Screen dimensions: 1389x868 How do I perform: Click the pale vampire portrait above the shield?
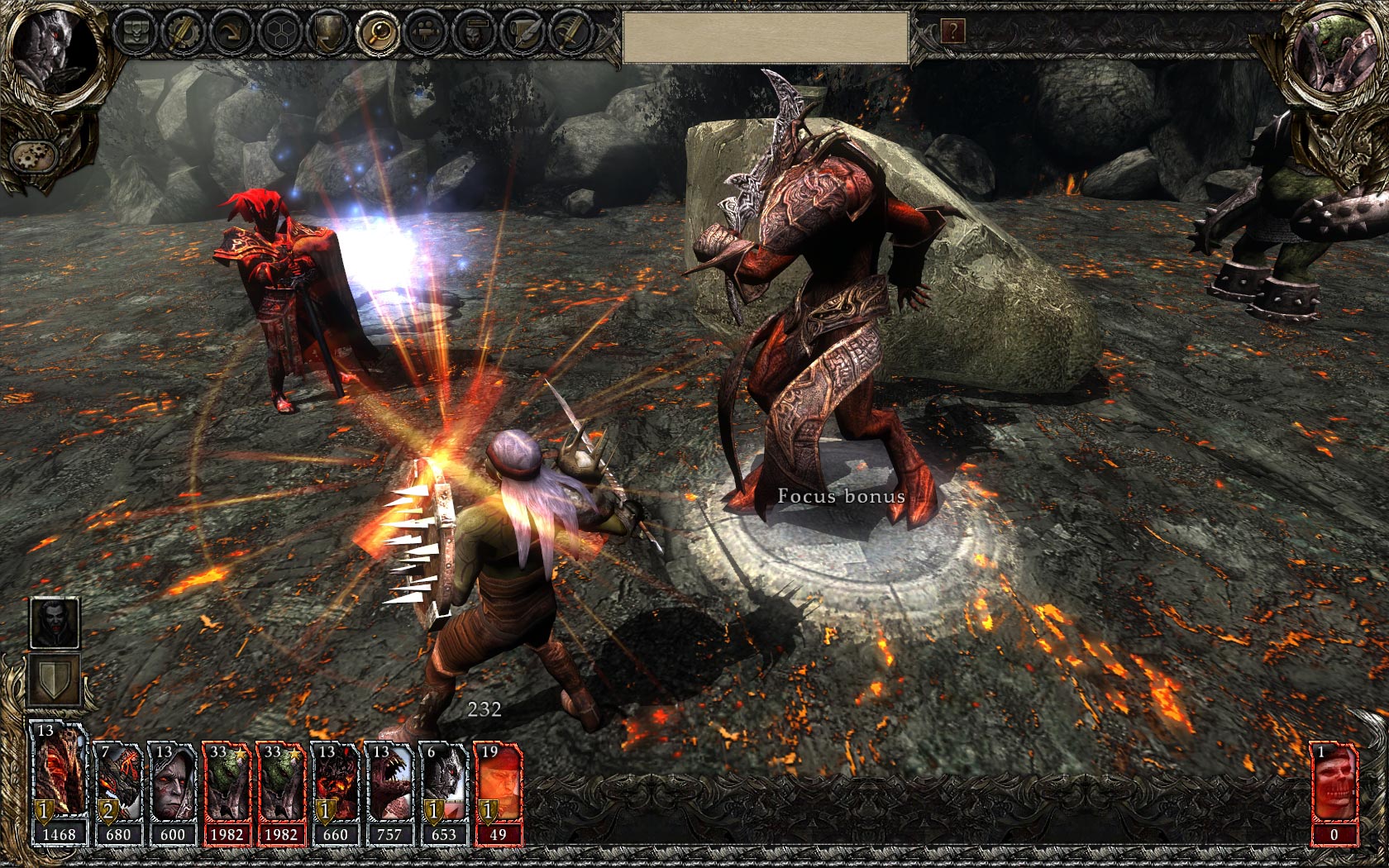55,622
